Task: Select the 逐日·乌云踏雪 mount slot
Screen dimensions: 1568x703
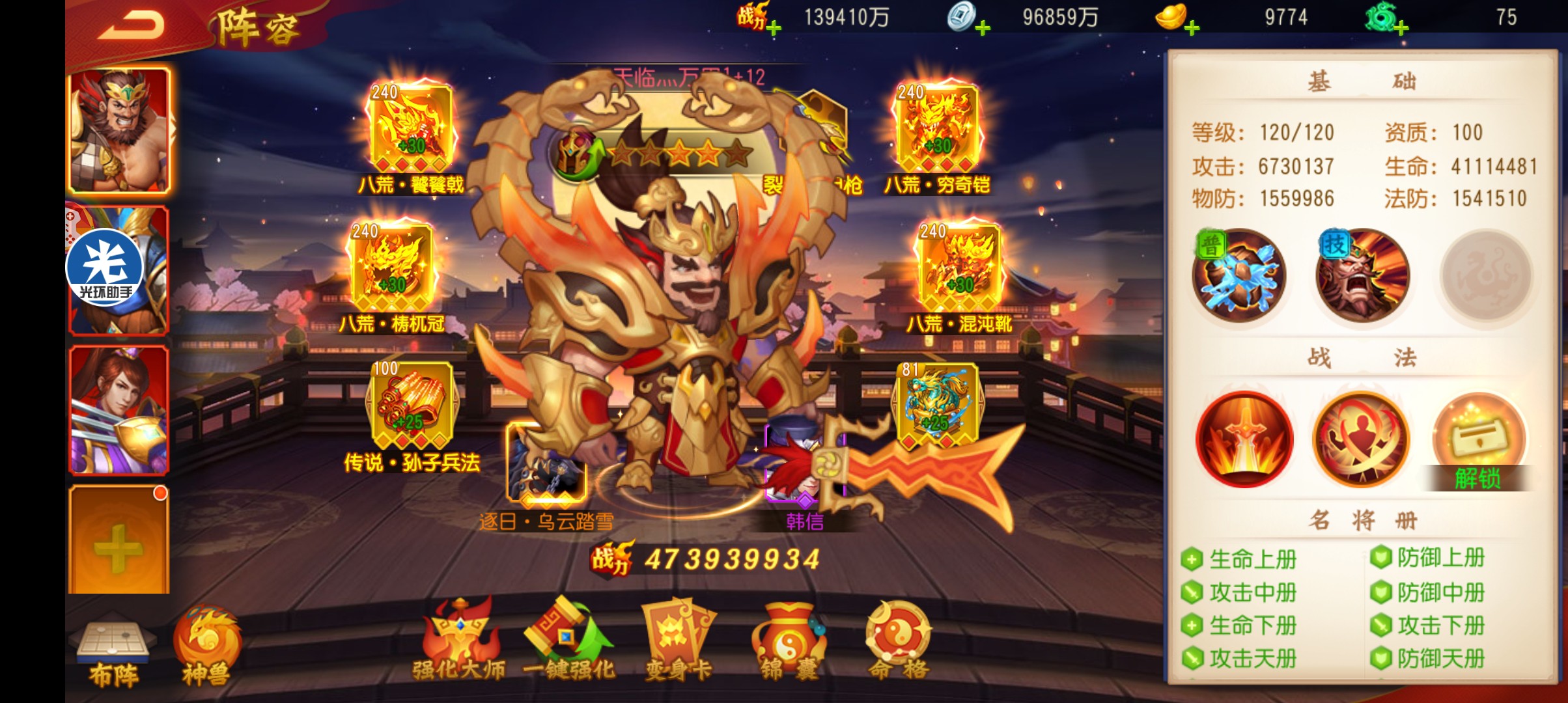Action: coord(546,463)
